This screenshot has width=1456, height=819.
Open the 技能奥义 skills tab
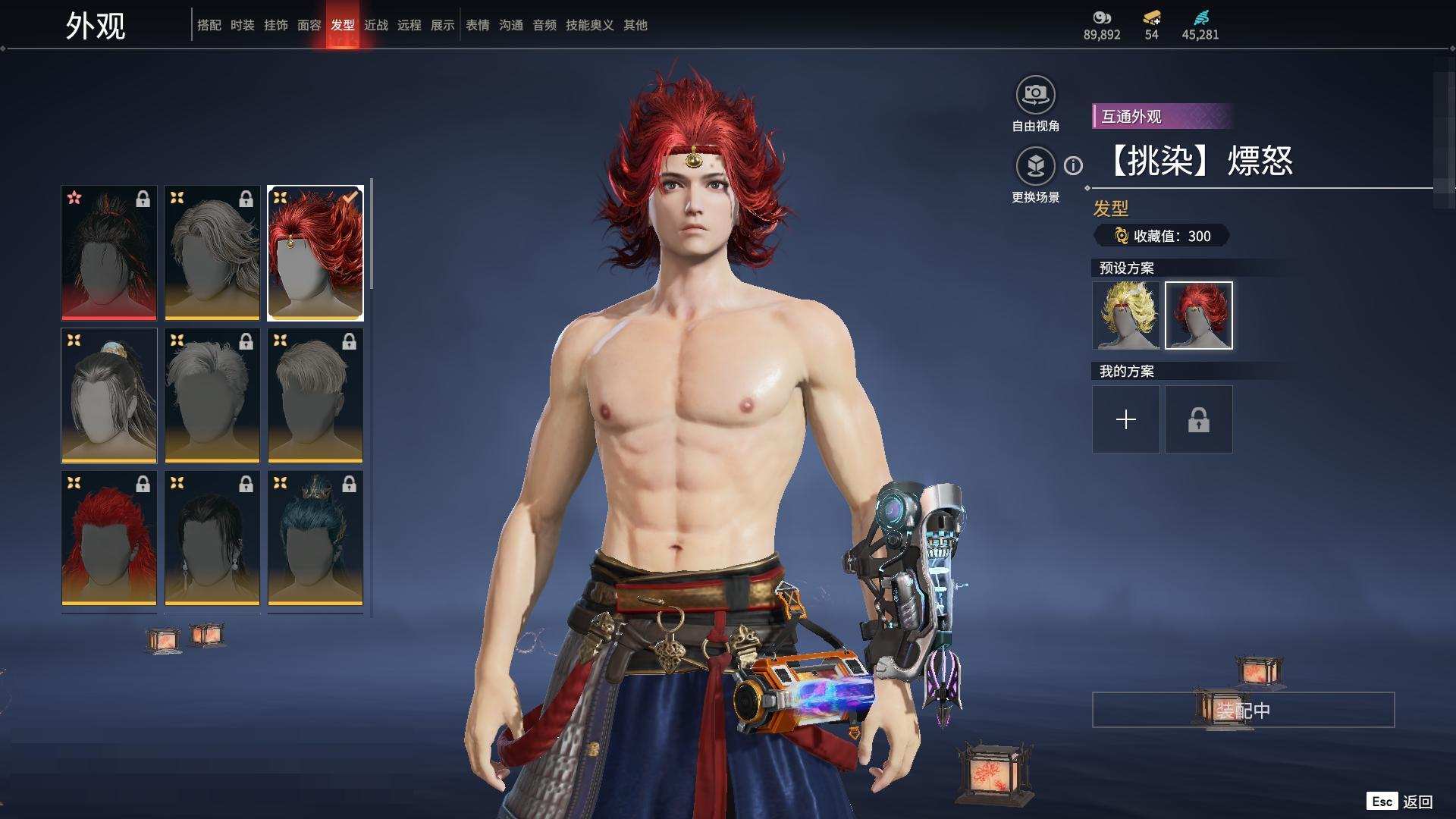(589, 25)
